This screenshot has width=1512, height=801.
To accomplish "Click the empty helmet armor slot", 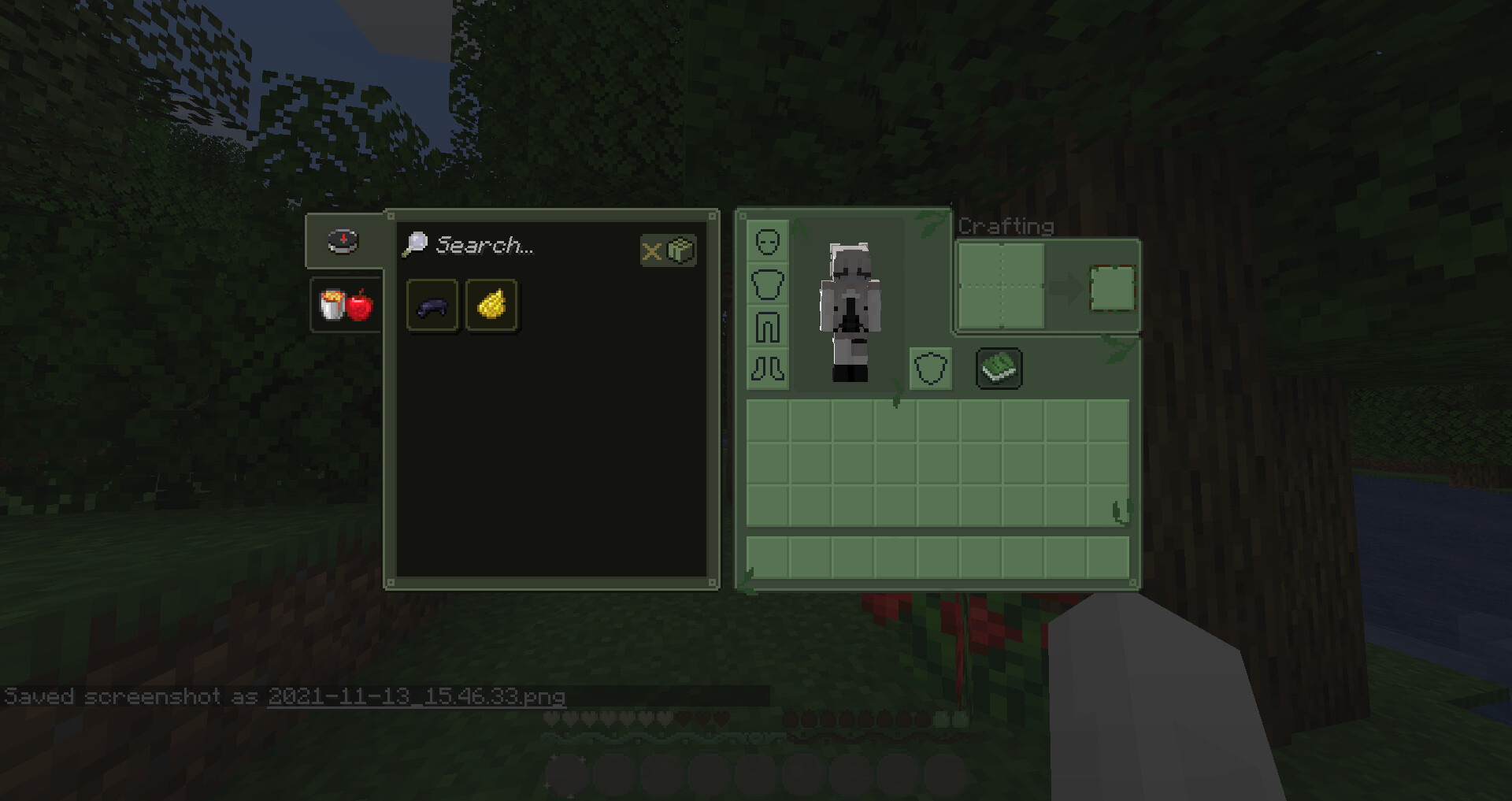I will 767,242.
